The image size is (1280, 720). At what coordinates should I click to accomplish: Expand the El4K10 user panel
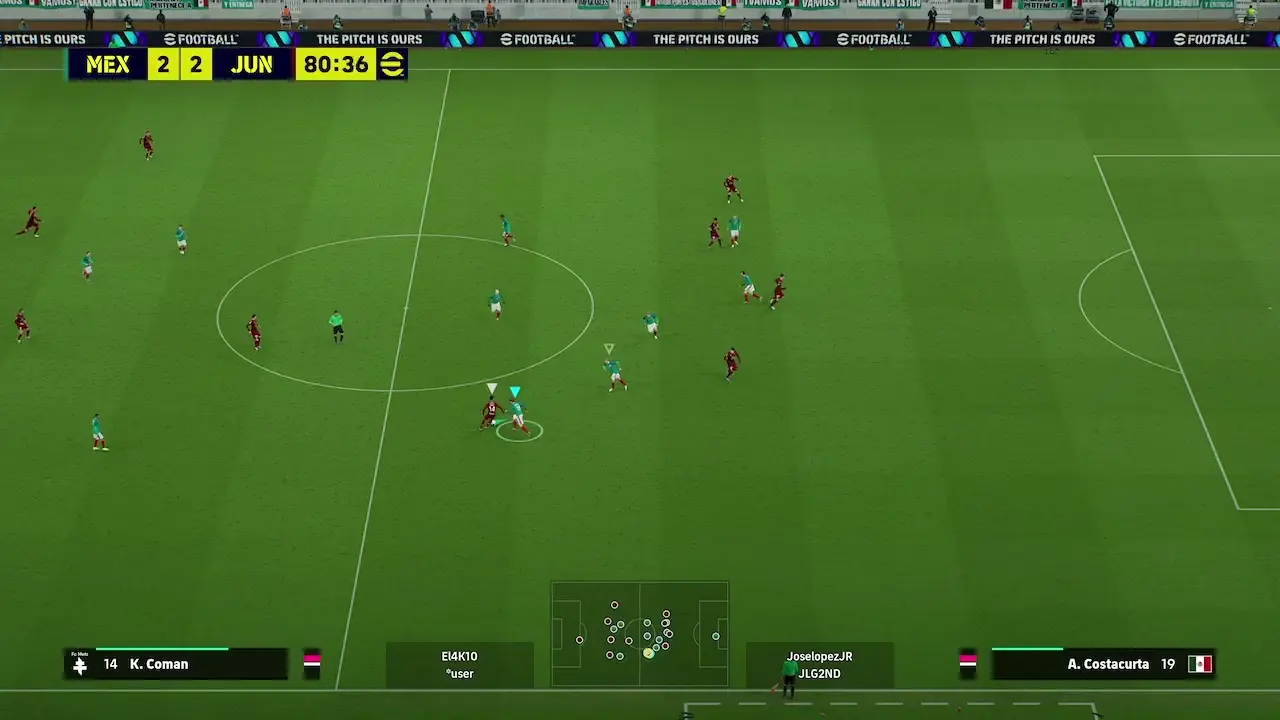(460, 664)
